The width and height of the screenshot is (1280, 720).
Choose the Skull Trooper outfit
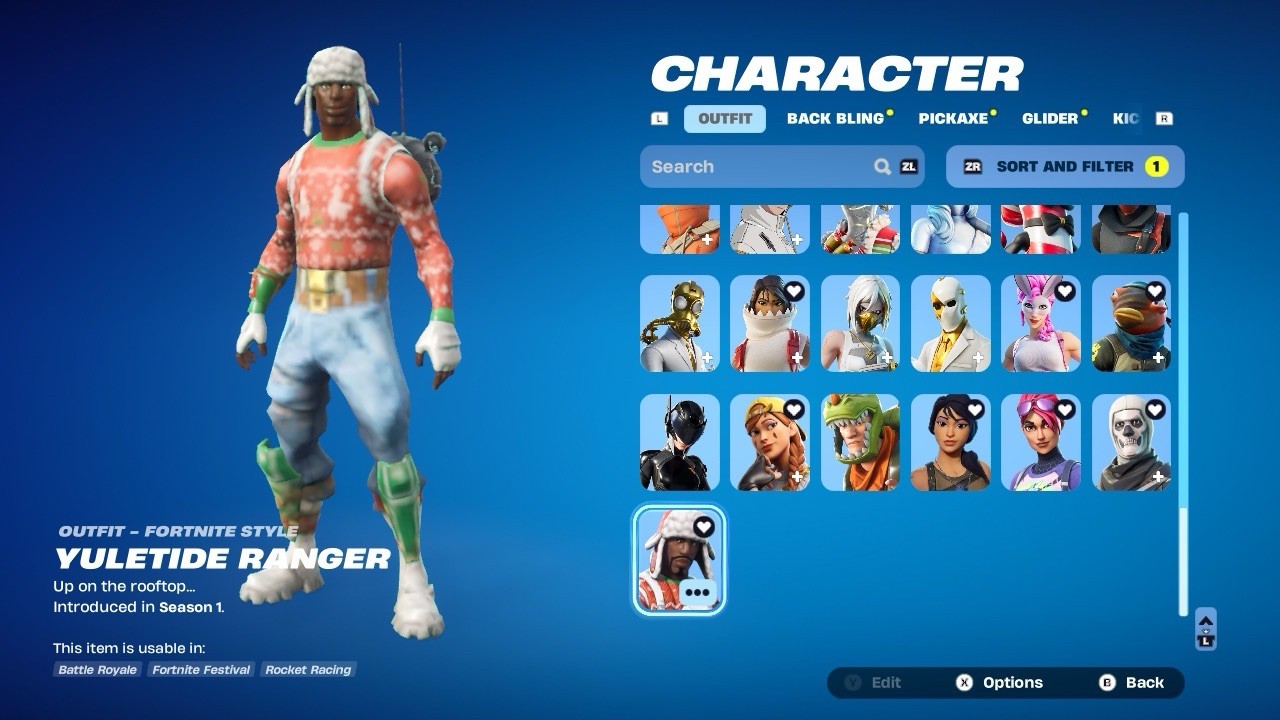click(1131, 442)
